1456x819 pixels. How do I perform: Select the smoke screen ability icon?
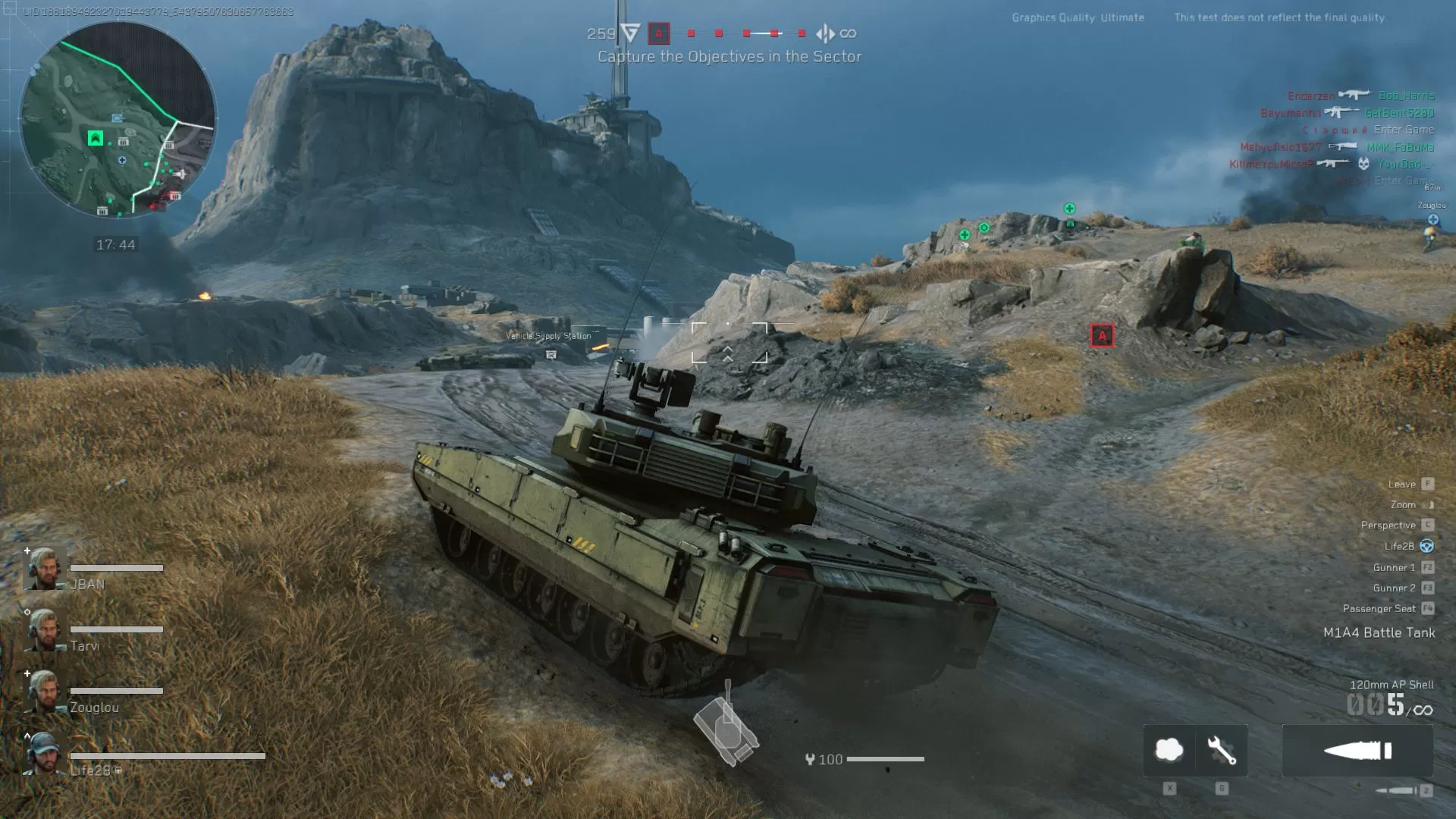(x=1169, y=751)
